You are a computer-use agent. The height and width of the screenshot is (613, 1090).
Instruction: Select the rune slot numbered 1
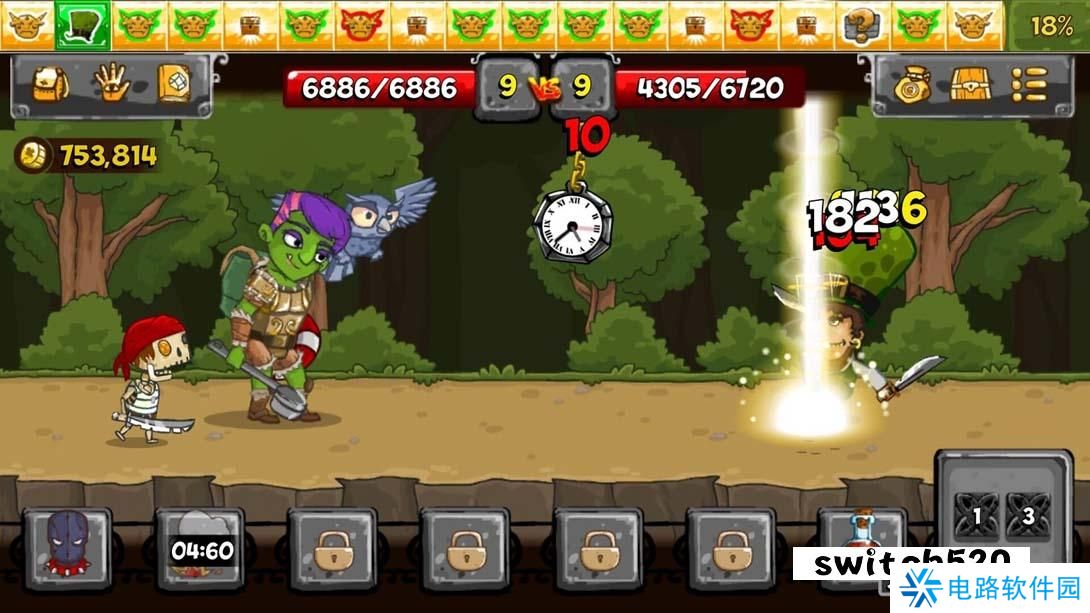[972, 517]
